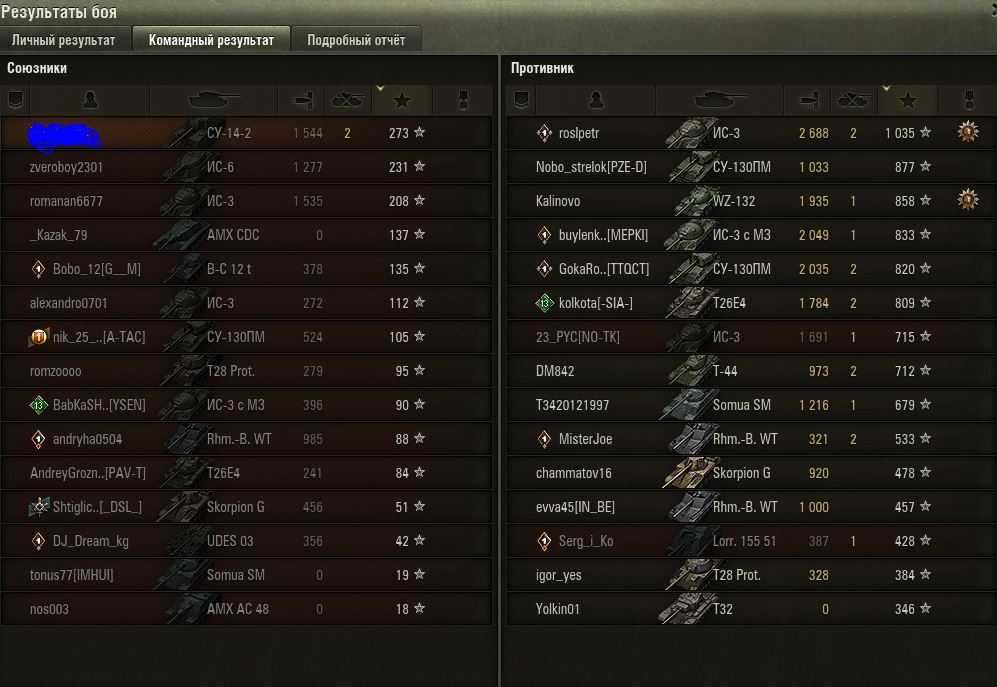
Task: Choose ally DJ_Dream_kg with UDES 03
Action: tap(90, 541)
